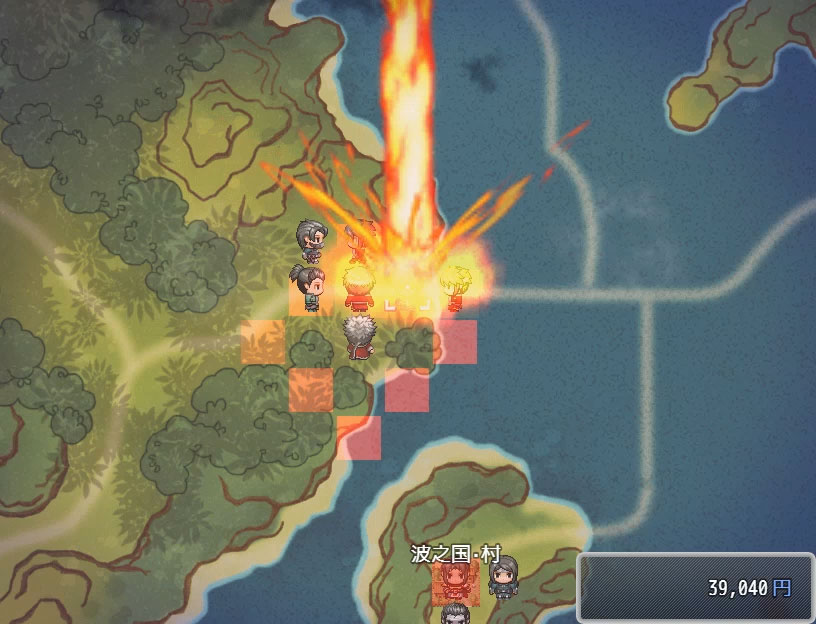Select the 波之国·村 map location label

tap(455, 554)
